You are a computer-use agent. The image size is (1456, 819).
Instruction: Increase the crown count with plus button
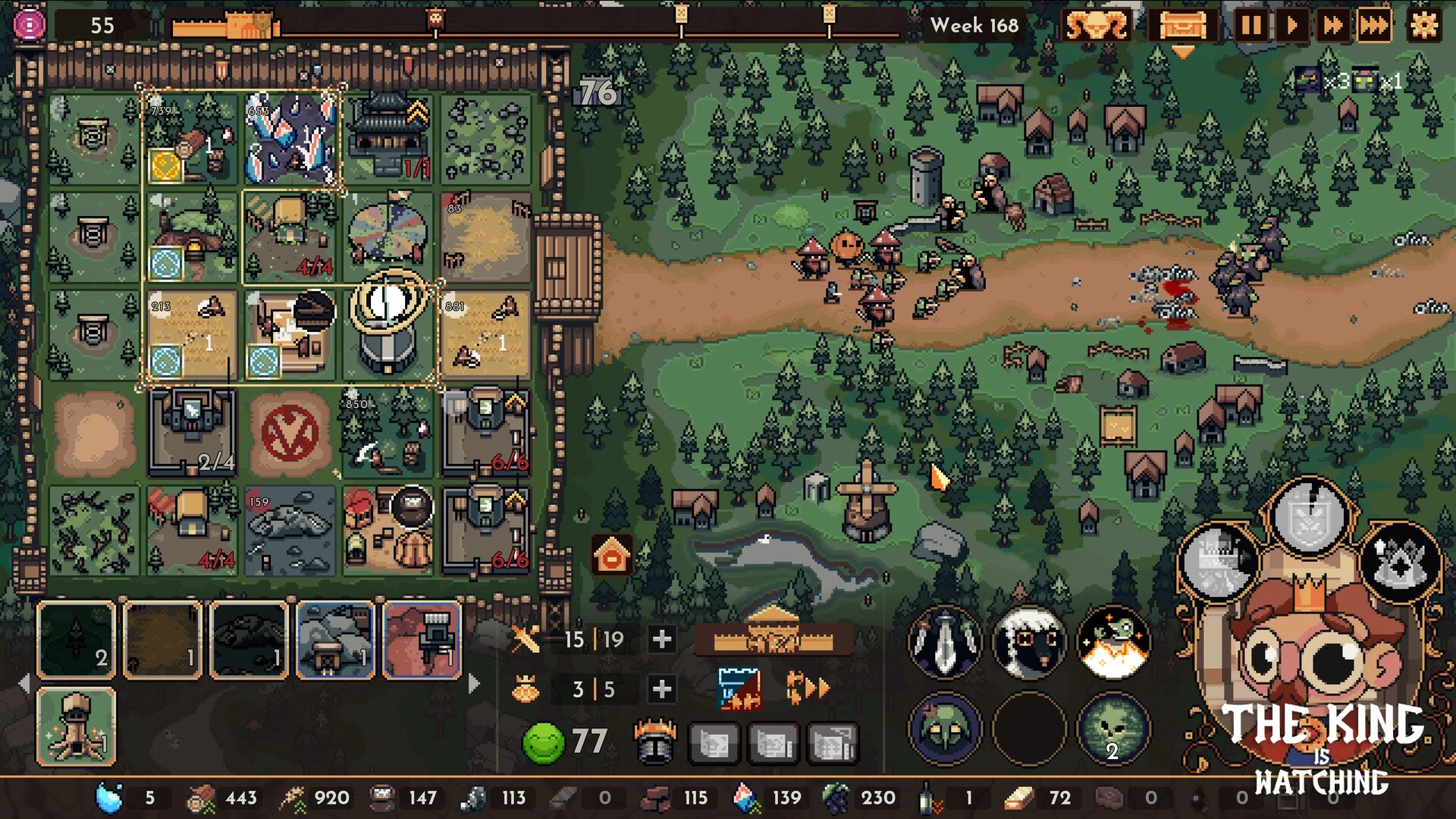click(x=661, y=689)
